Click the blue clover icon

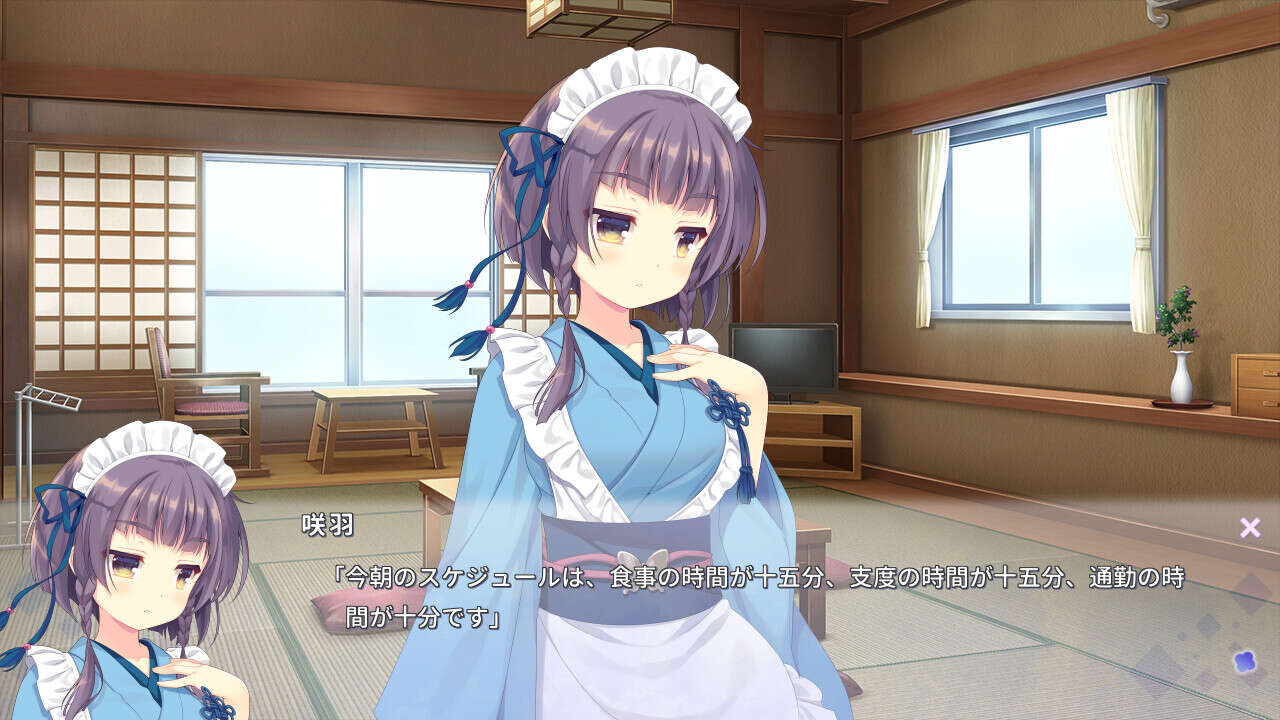click(1246, 660)
